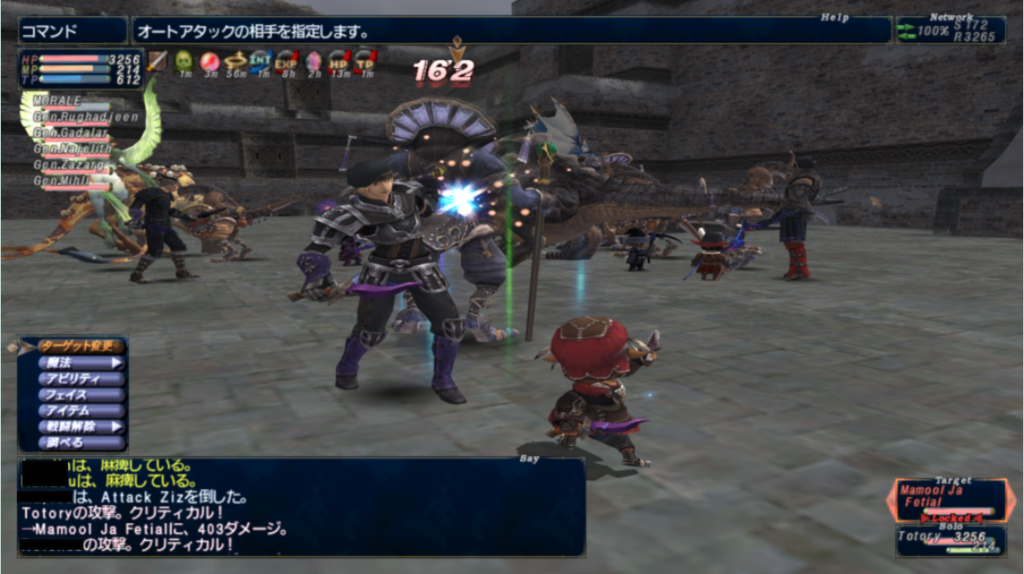Screen dimensions: 1024x574
Task: Click the Mamool Ja Fetial target panel
Action: (948, 499)
